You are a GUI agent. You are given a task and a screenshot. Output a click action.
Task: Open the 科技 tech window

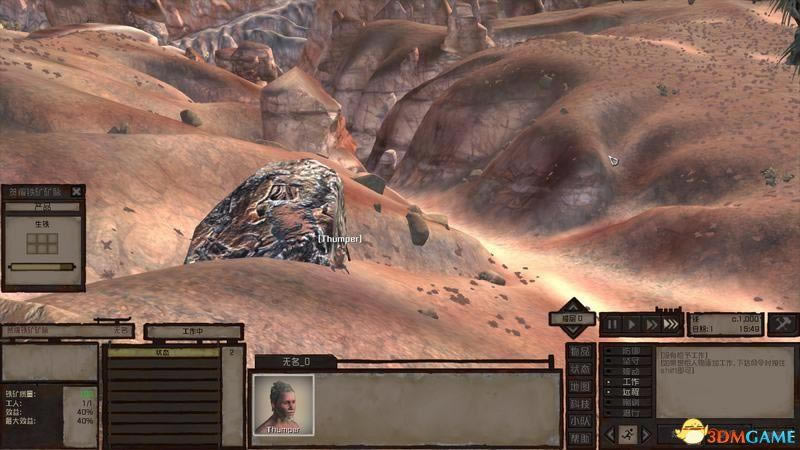point(580,403)
